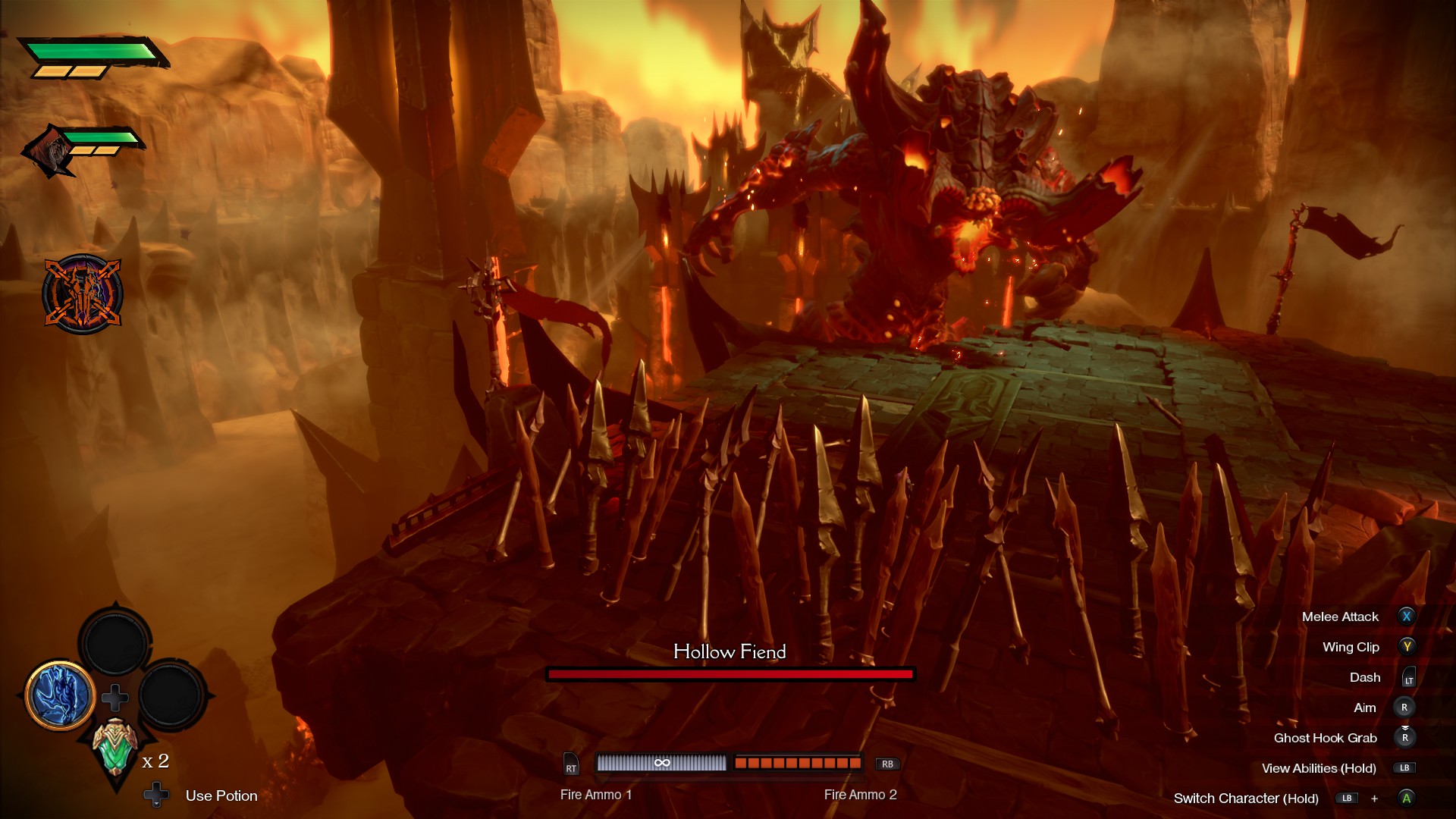Click the LT trigger icon beside Dash
Viewport: 1456px width, 819px height.
tap(1409, 677)
